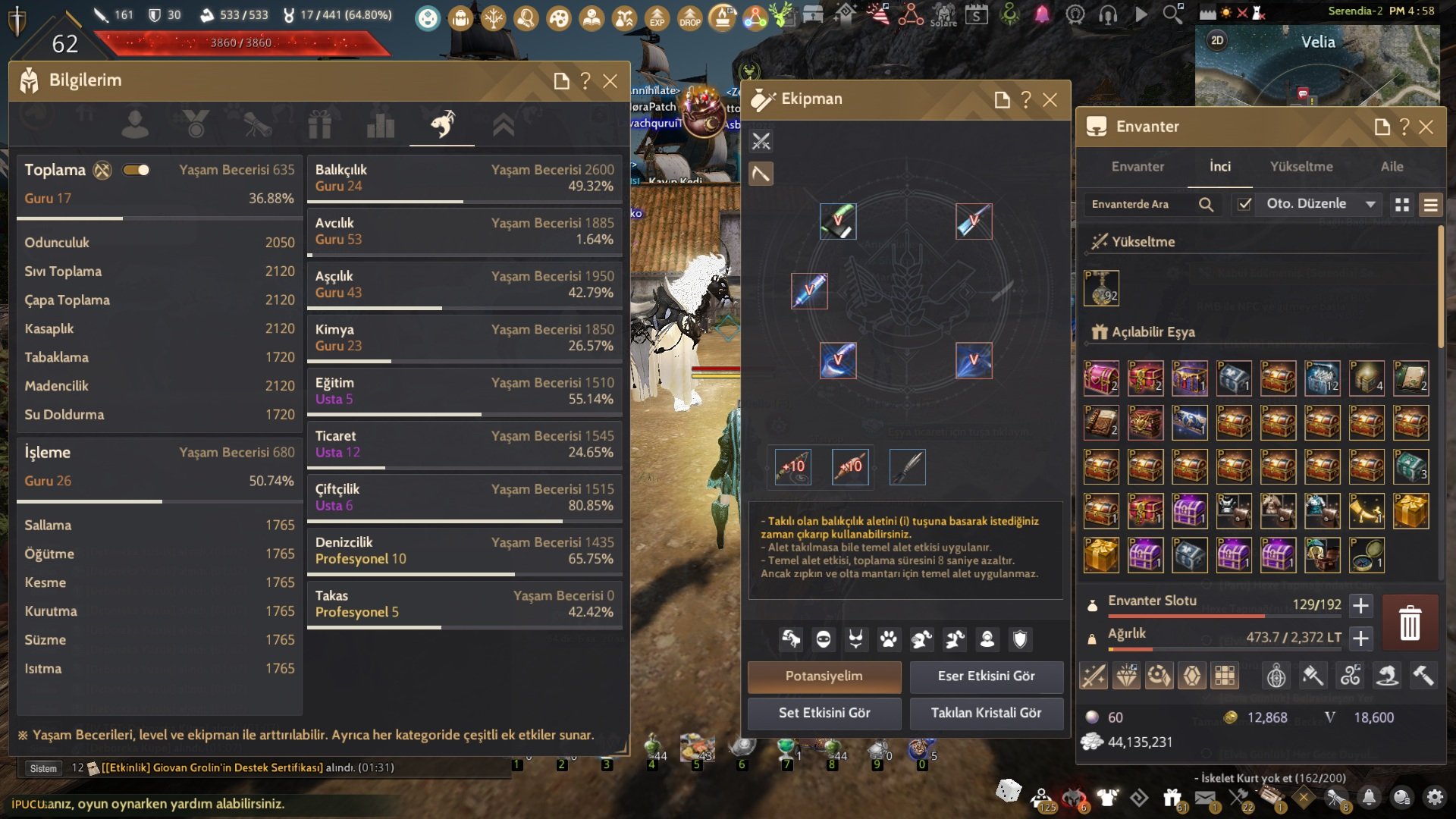Toggle the Oto. Düzenle checkbox
Image resolution: width=1456 pixels, height=819 pixels.
tap(1244, 204)
